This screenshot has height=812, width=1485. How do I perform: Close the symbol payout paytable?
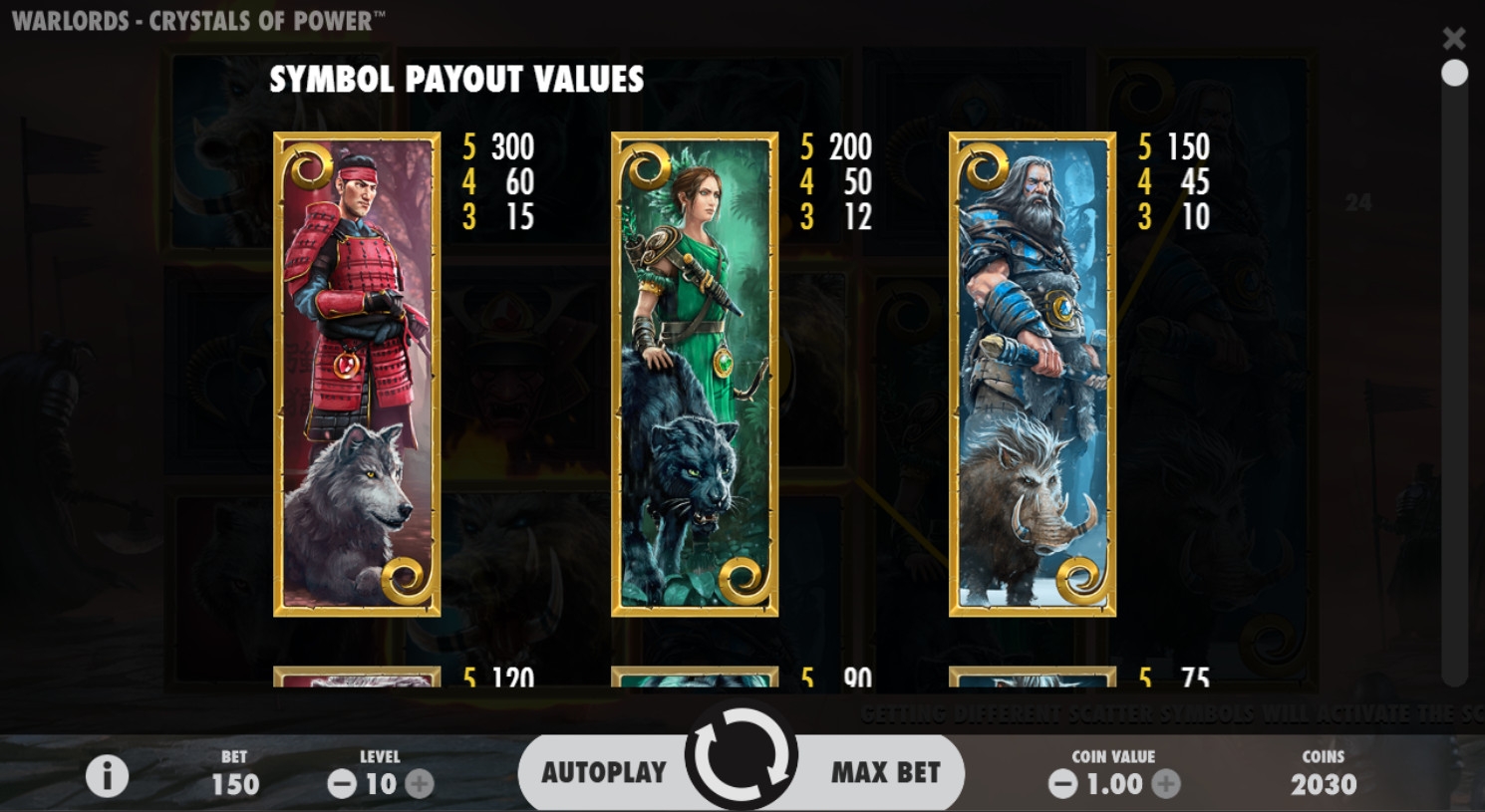(x=1454, y=39)
